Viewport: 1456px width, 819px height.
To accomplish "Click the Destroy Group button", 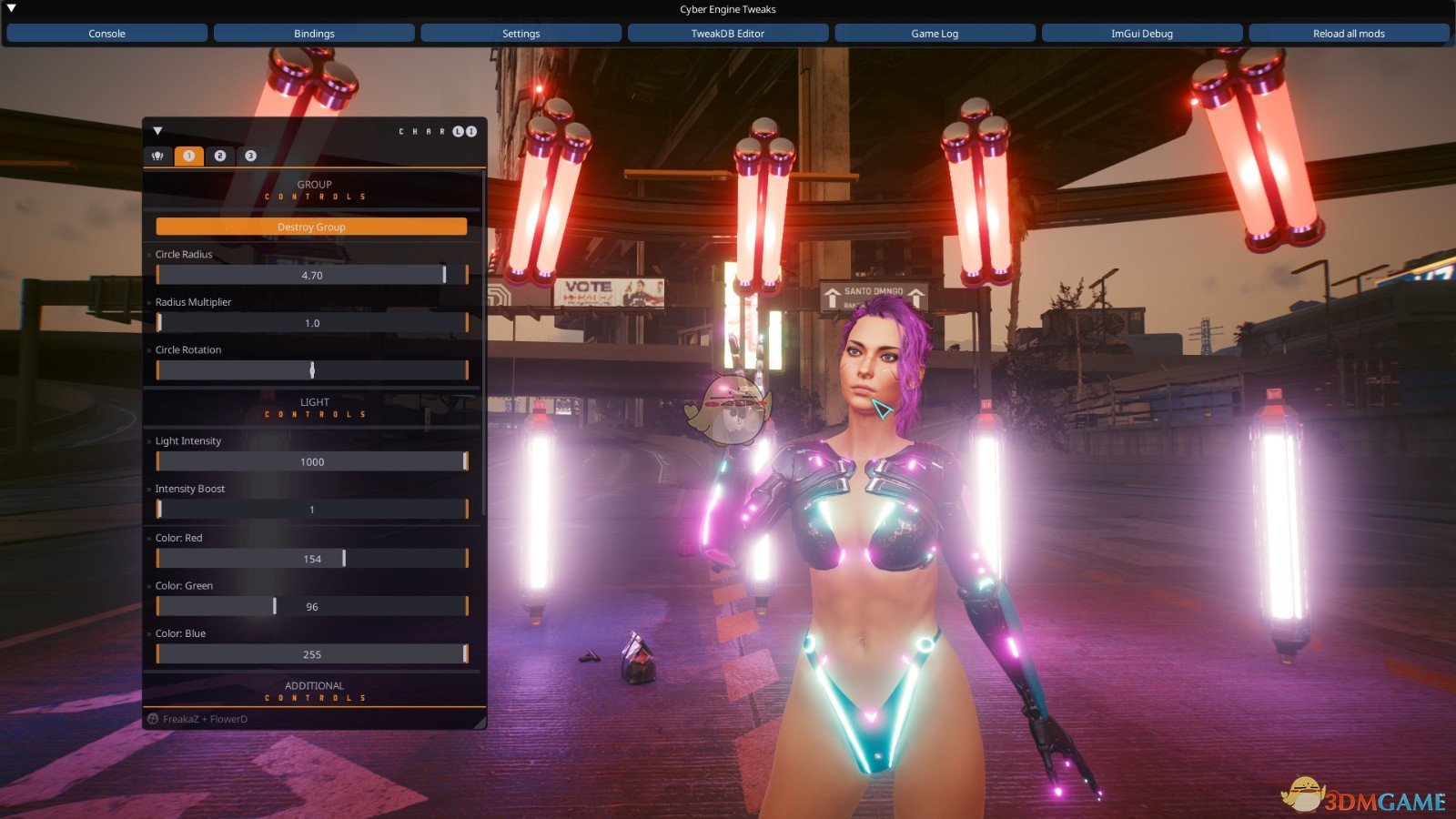I will pyautogui.click(x=311, y=227).
